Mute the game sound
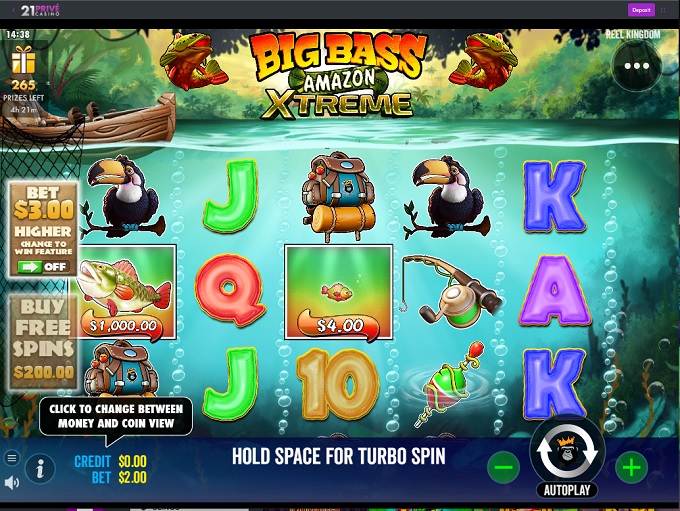Image resolution: width=680 pixels, height=511 pixels. [x=12, y=483]
